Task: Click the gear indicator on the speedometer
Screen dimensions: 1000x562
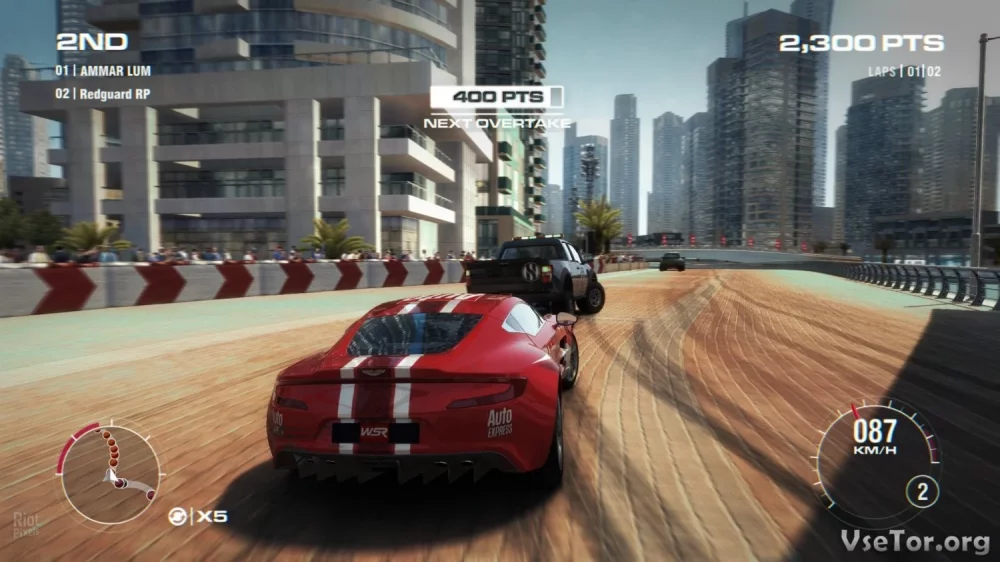Action: coord(922,491)
